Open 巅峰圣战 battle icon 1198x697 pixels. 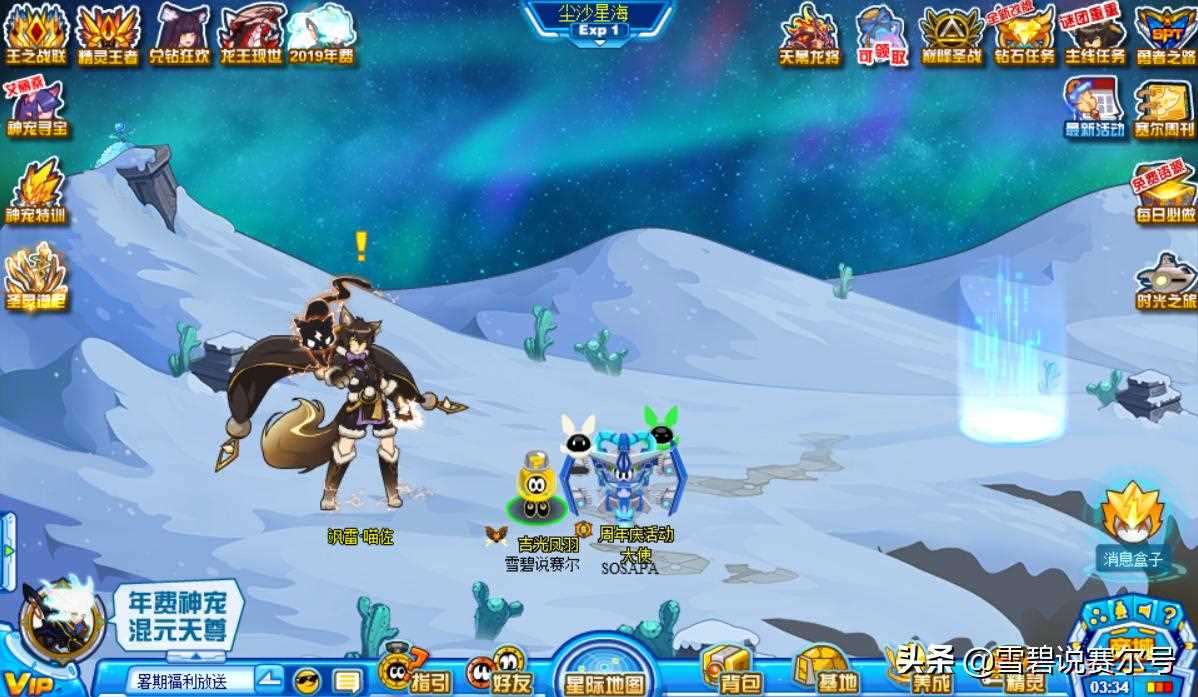point(951,34)
